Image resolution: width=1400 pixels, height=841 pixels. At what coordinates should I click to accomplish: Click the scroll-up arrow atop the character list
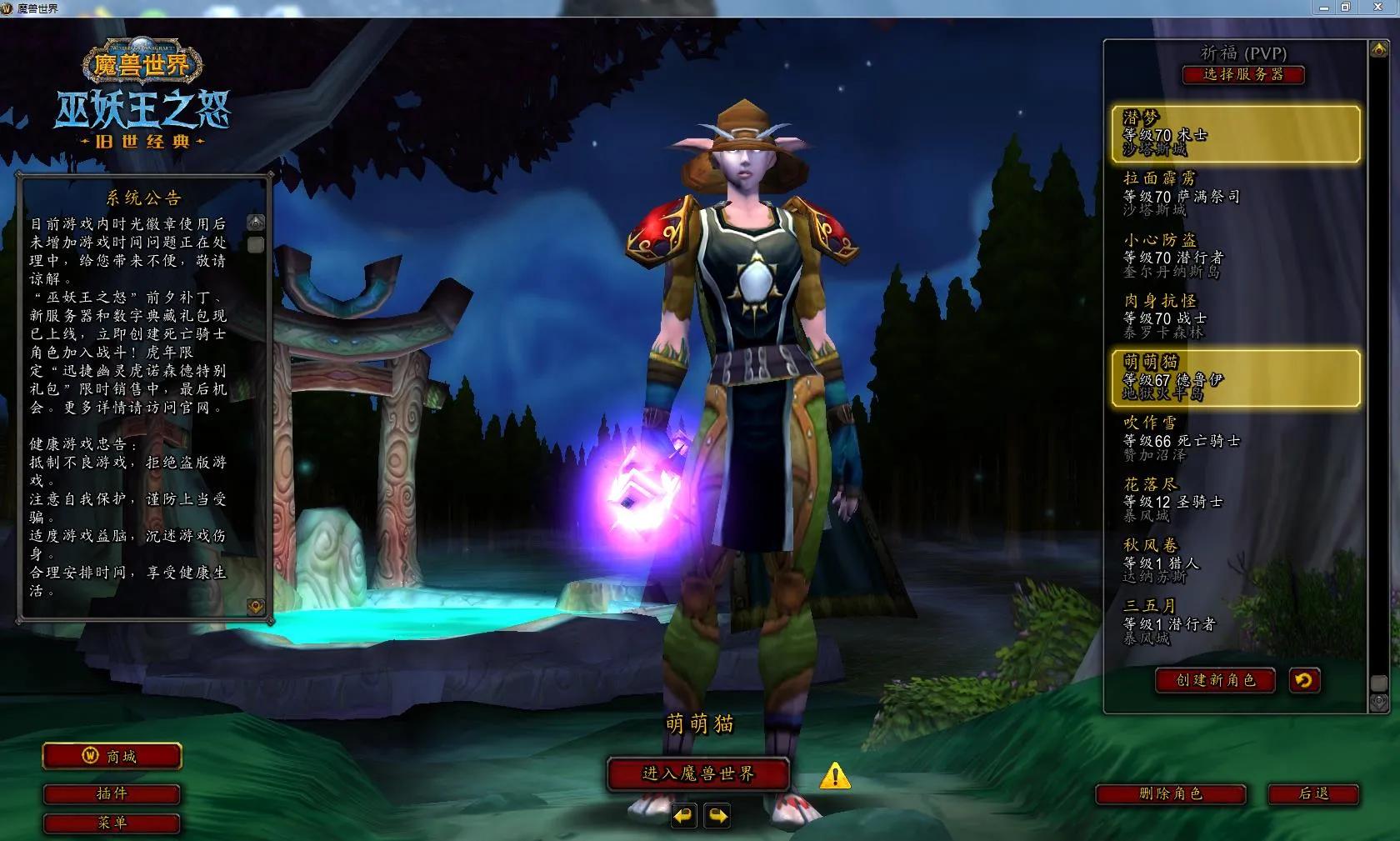[1380, 50]
